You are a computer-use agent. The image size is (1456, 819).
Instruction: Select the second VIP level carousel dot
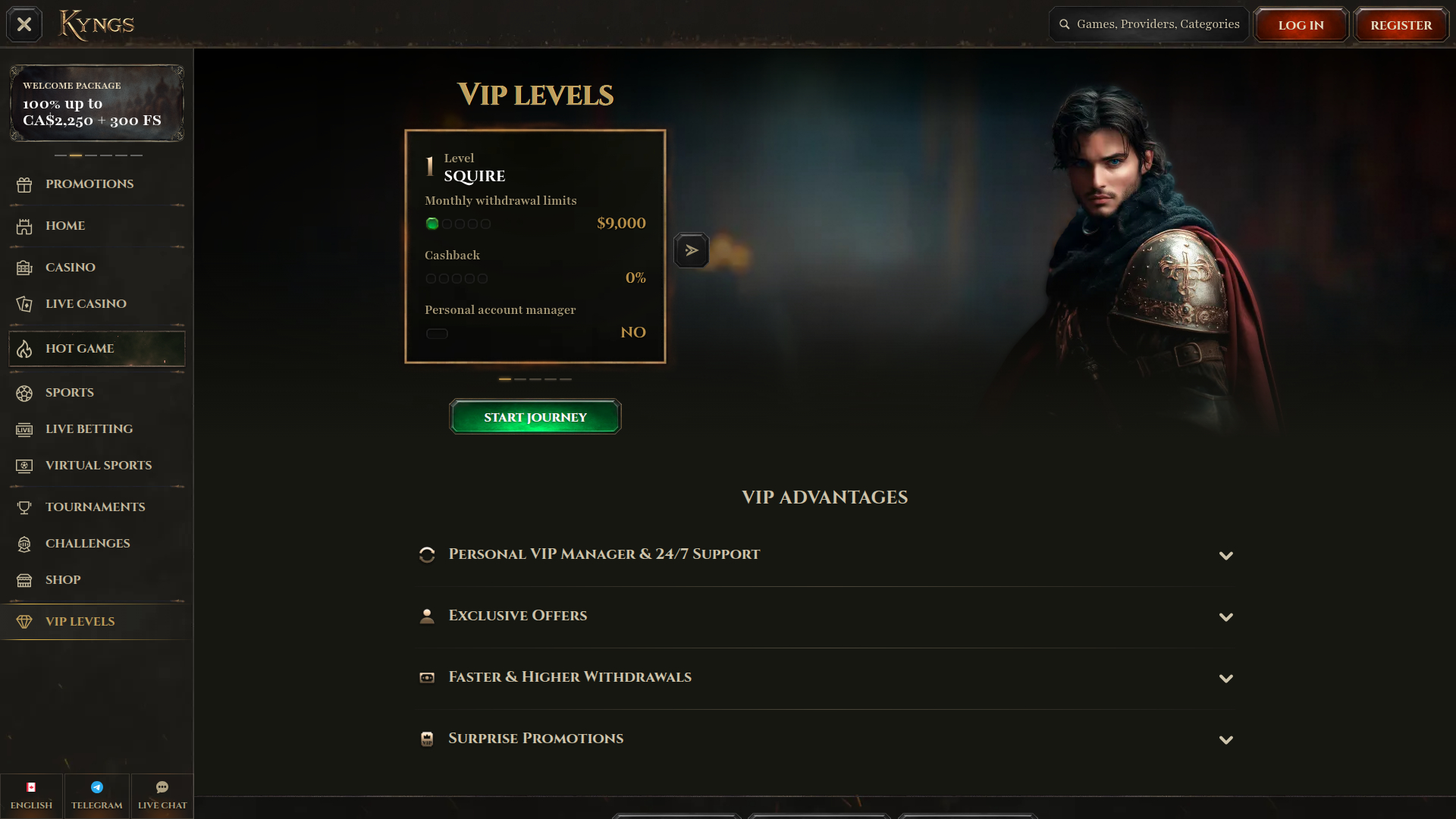[x=520, y=379]
